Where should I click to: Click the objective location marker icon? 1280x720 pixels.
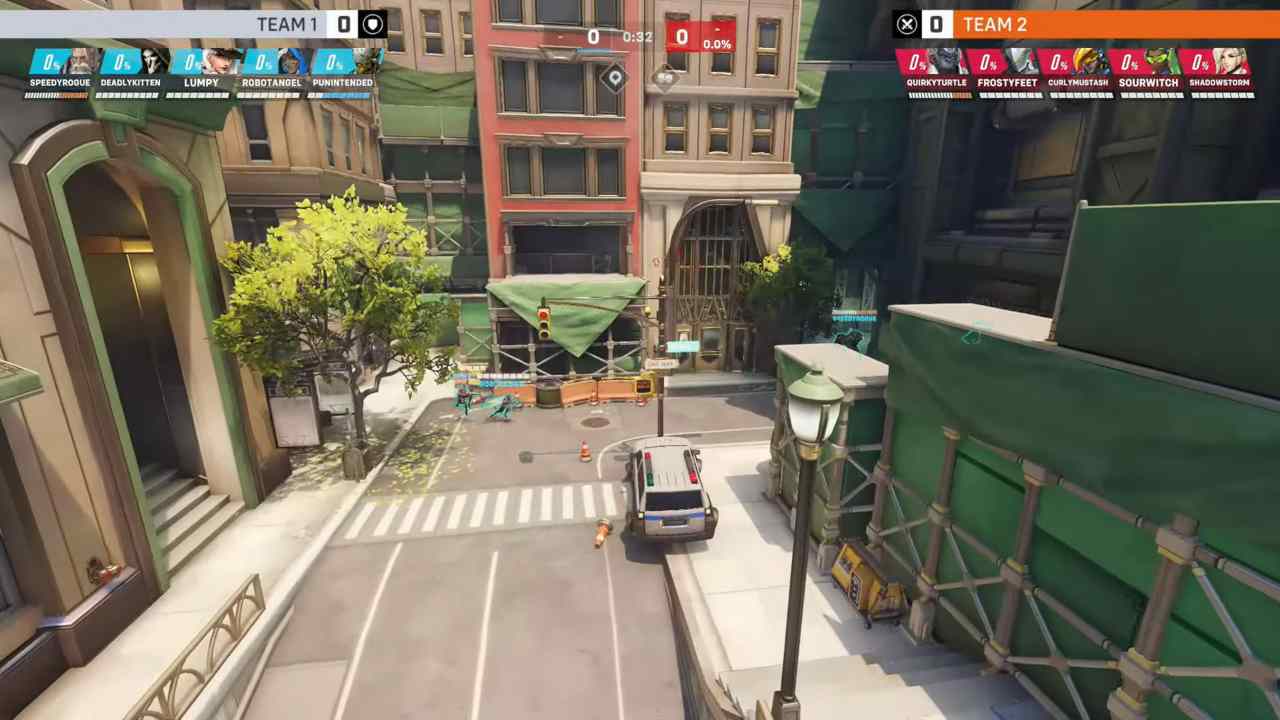pos(614,78)
